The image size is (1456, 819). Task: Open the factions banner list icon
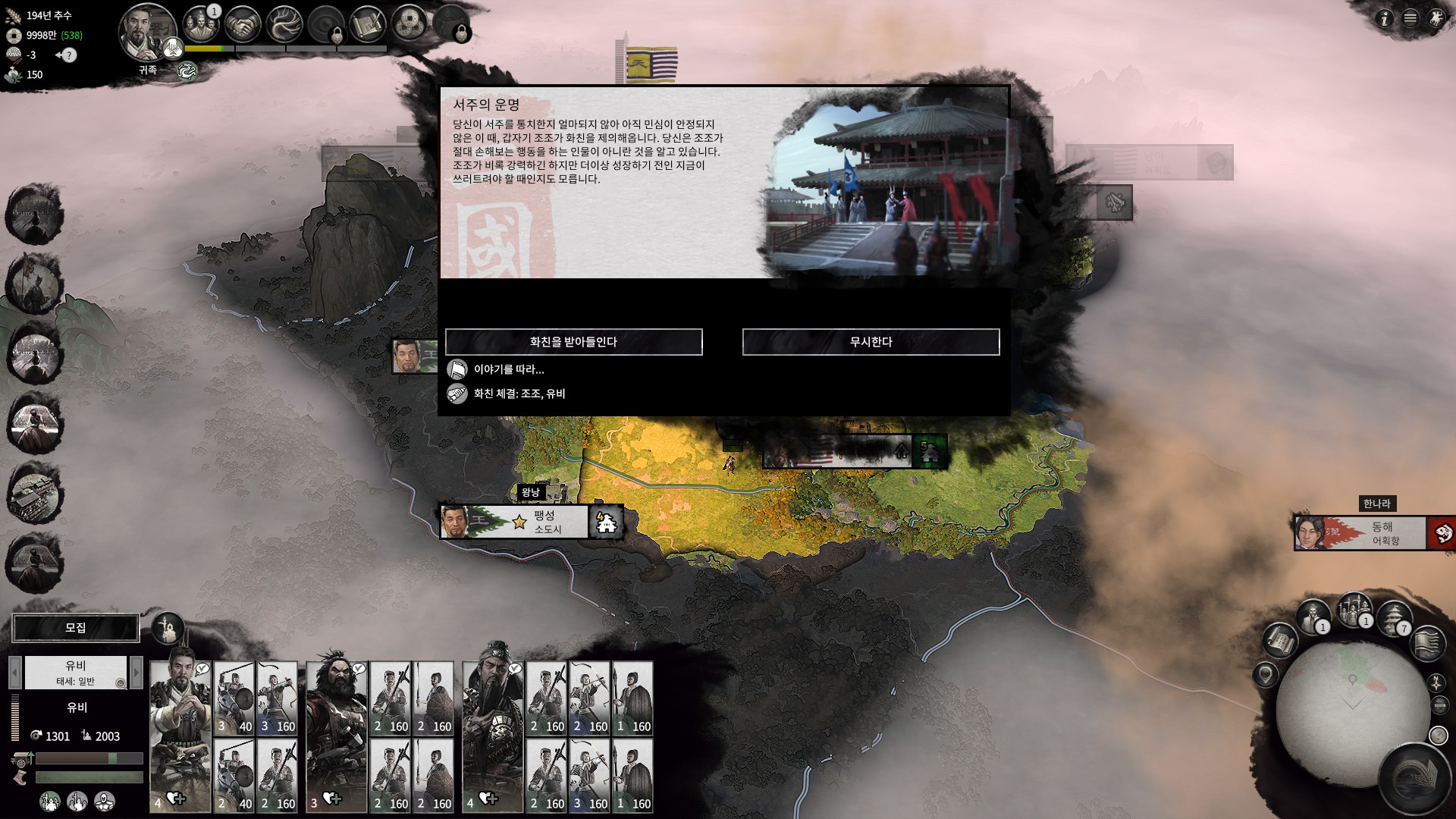(x=1427, y=643)
